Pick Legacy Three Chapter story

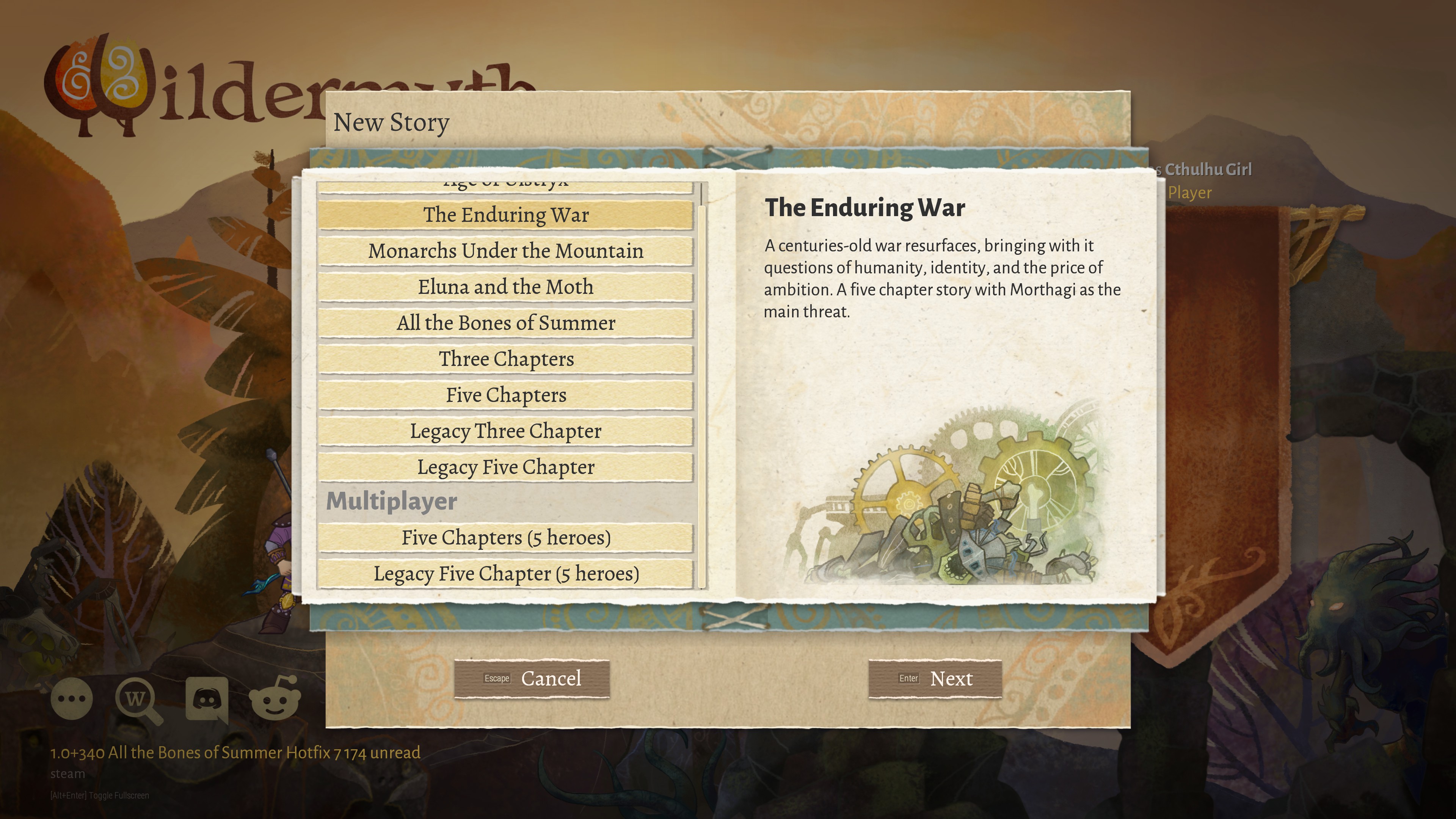click(x=505, y=432)
